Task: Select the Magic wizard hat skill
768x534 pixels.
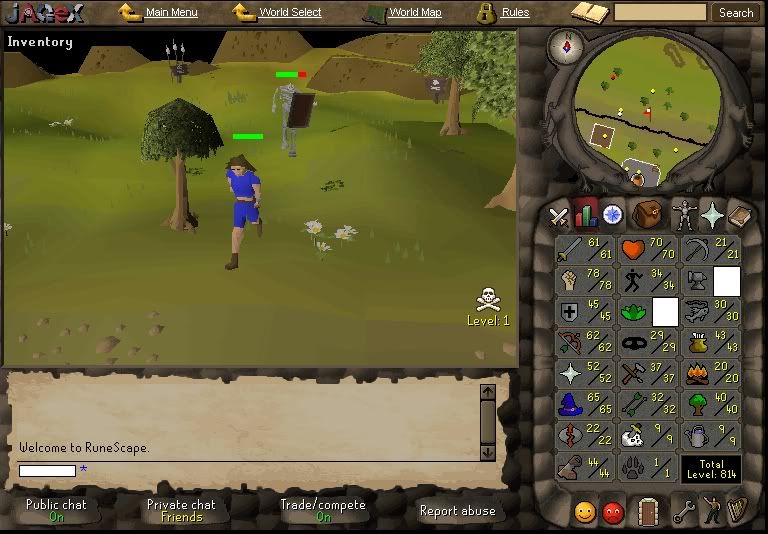Action: 586,405
